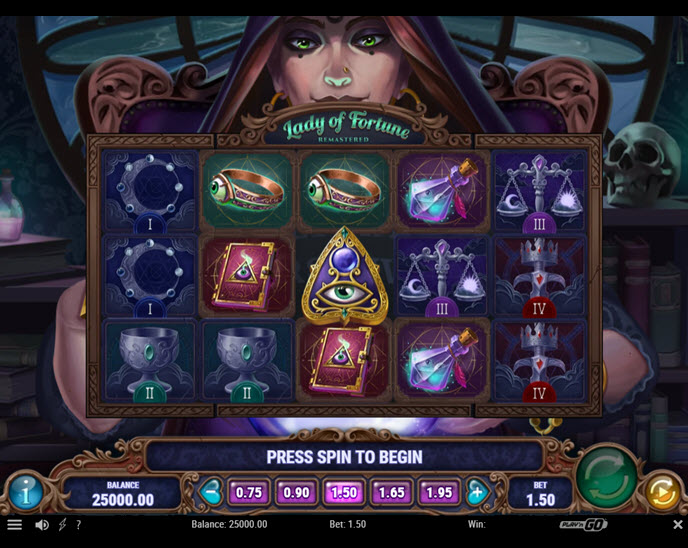The height and width of the screenshot is (548, 688).
Task: Decrease the bet with the minus button
Action: pyautogui.click(x=211, y=492)
